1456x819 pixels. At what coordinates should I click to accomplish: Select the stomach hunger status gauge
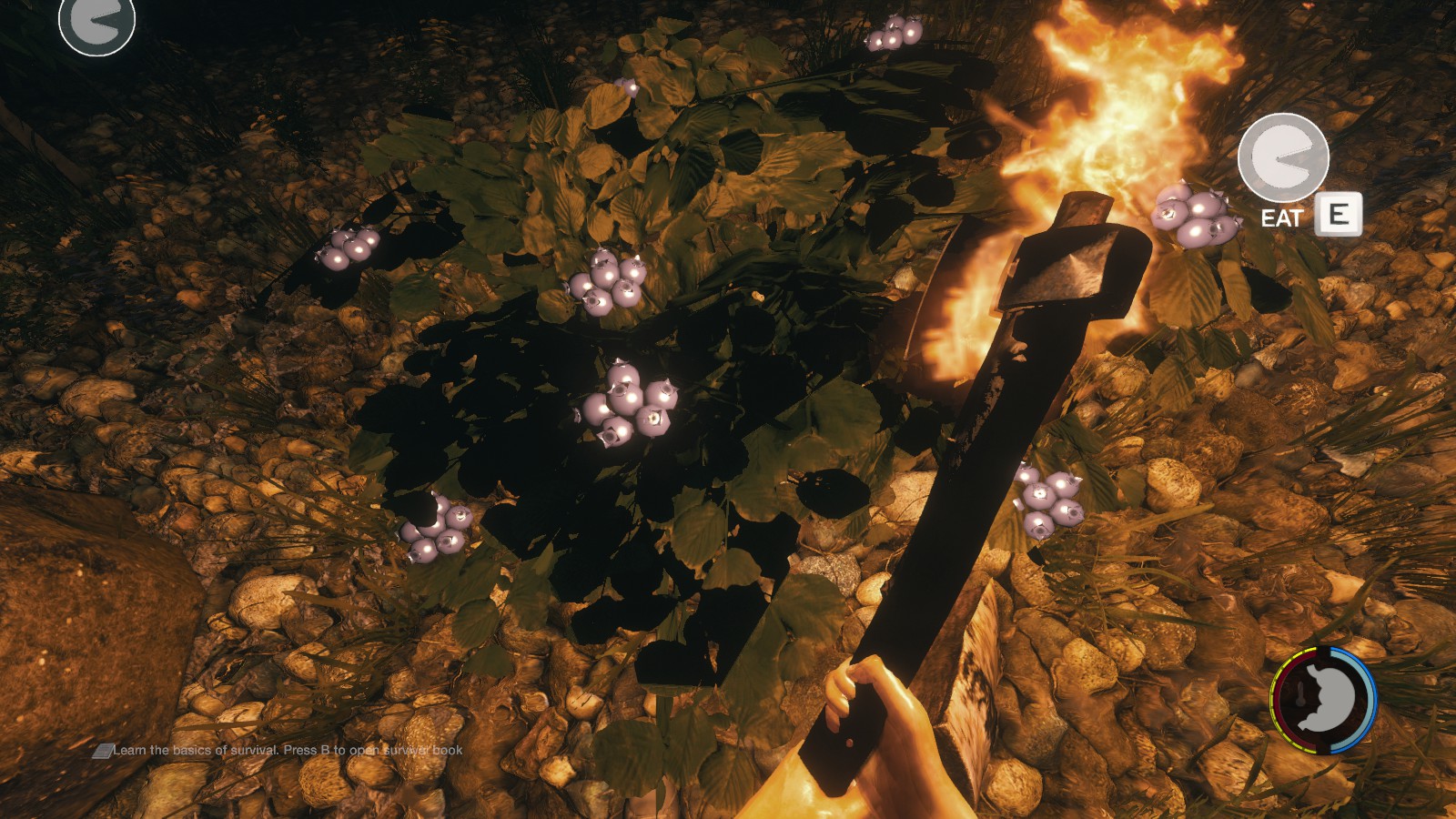(x=1324, y=699)
